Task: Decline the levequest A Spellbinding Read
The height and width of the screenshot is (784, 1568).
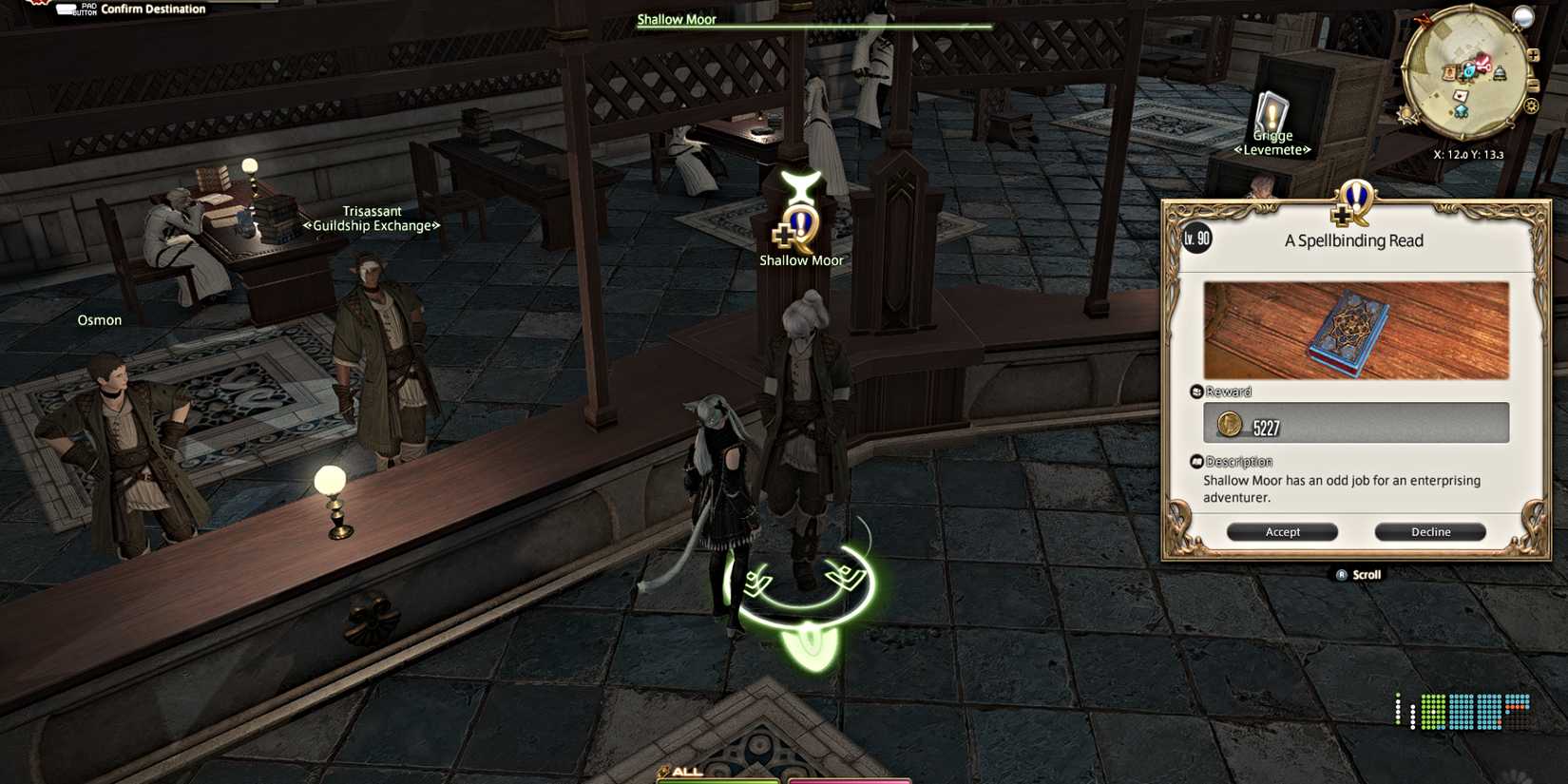Action: (x=1430, y=531)
